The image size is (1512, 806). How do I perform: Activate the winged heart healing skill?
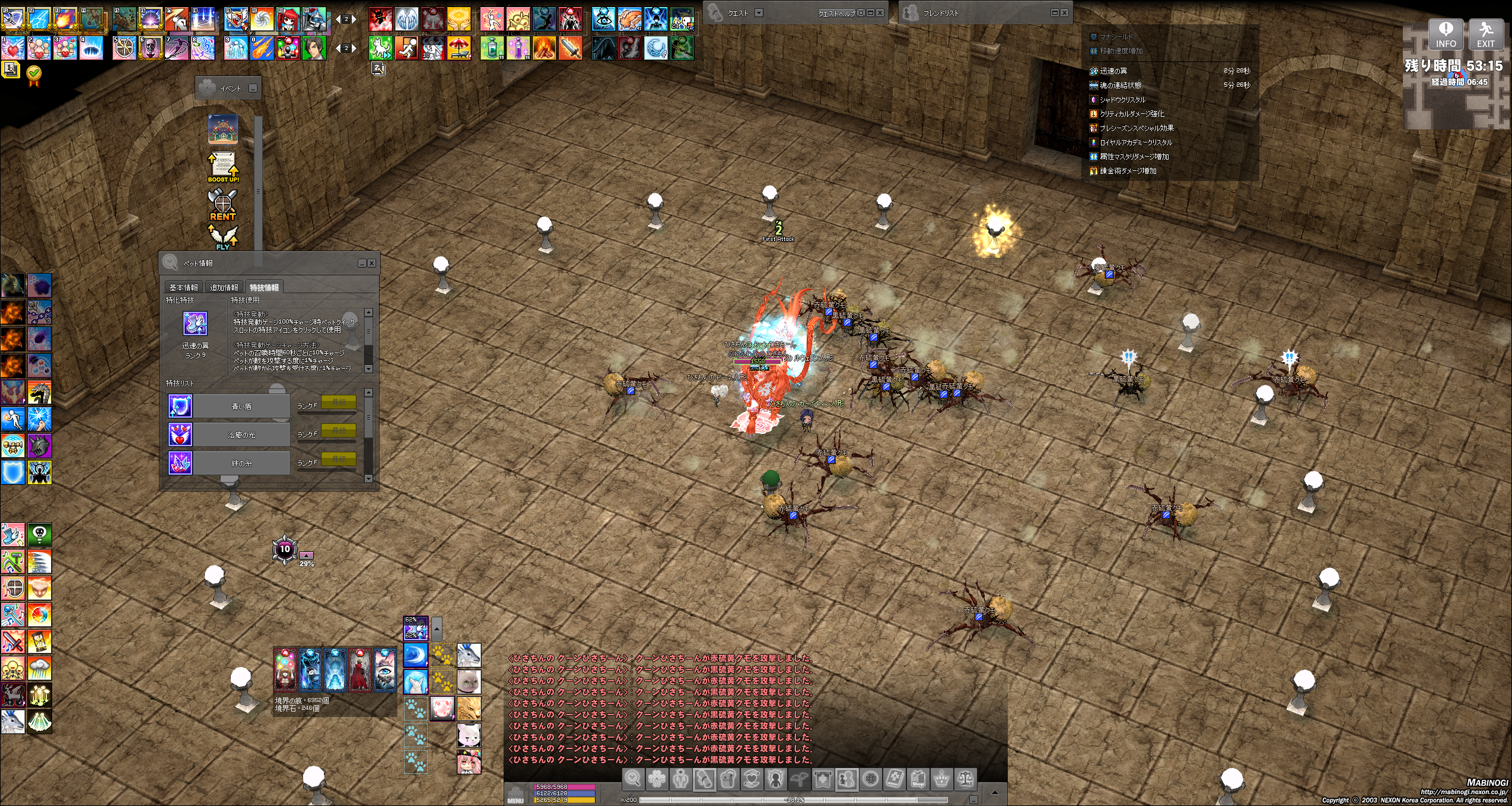pyautogui.click(x=13, y=48)
